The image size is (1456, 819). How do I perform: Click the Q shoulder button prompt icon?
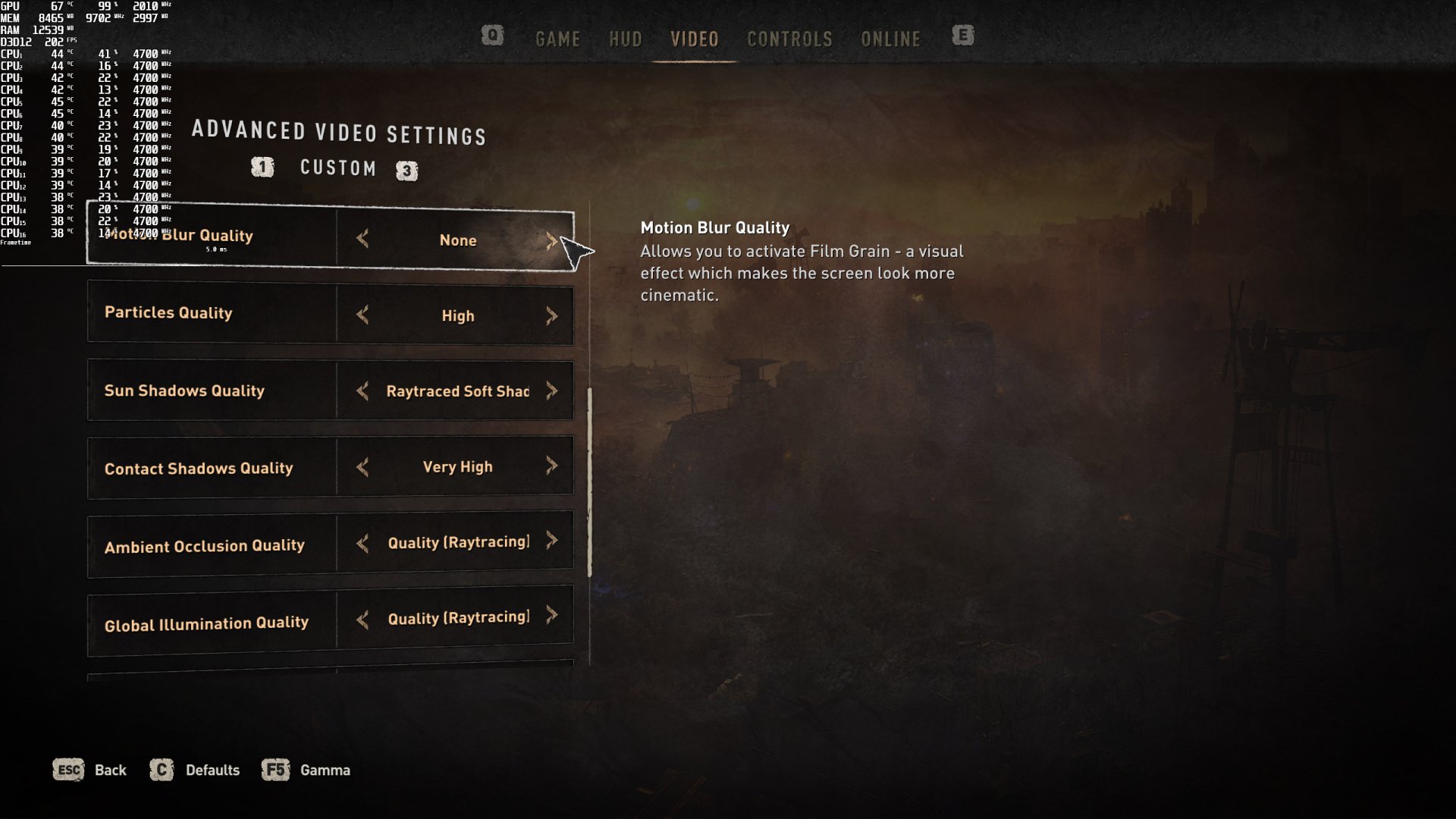(x=491, y=36)
